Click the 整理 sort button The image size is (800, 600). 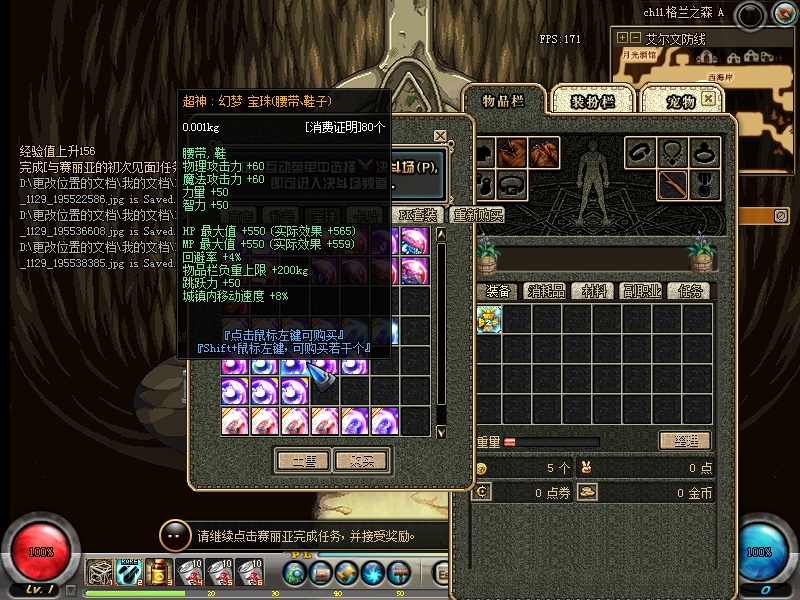tap(685, 441)
